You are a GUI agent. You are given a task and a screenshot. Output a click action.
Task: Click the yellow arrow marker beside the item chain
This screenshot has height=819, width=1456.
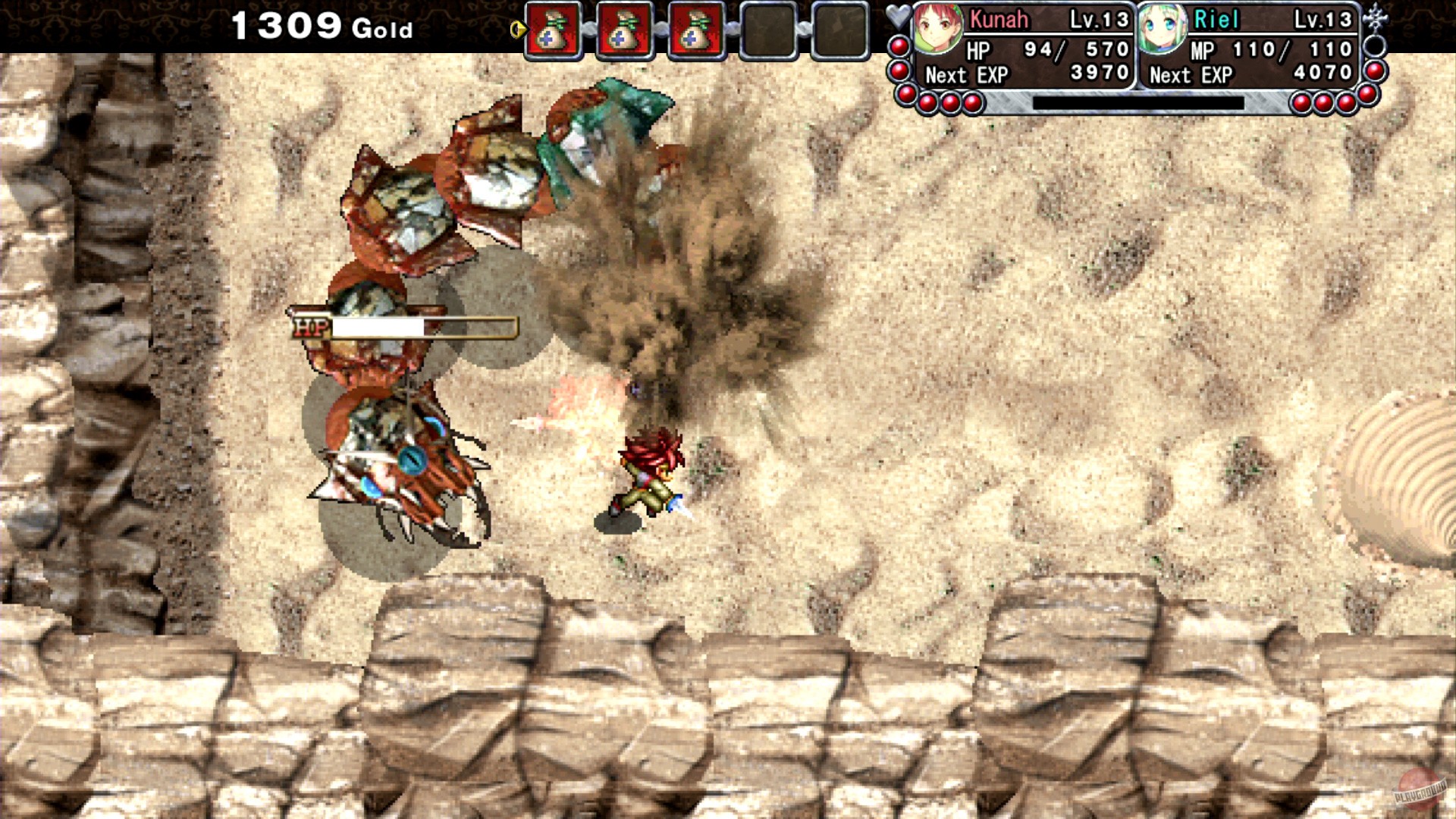(520, 28)
